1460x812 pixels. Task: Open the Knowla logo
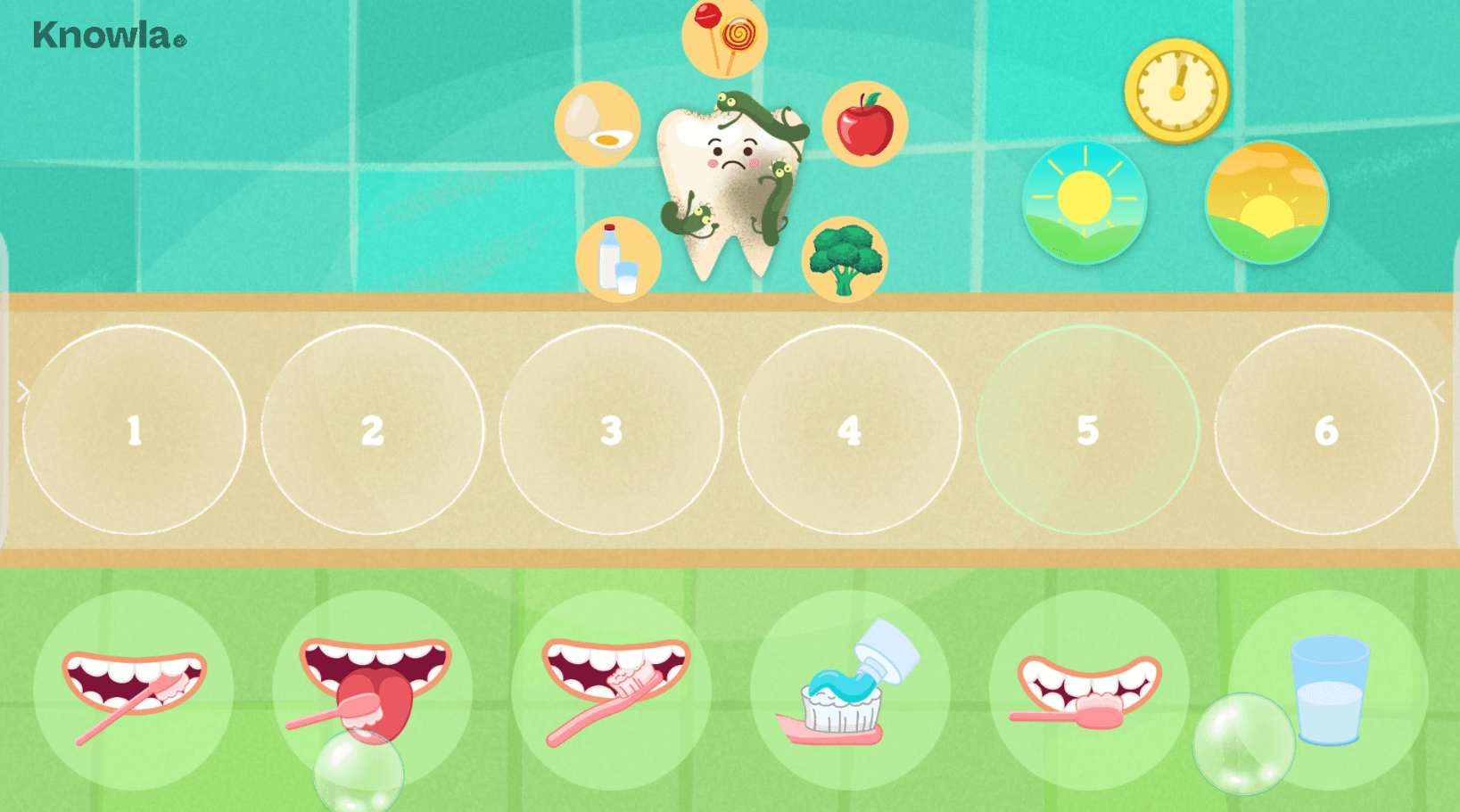(x=109, y=36)
